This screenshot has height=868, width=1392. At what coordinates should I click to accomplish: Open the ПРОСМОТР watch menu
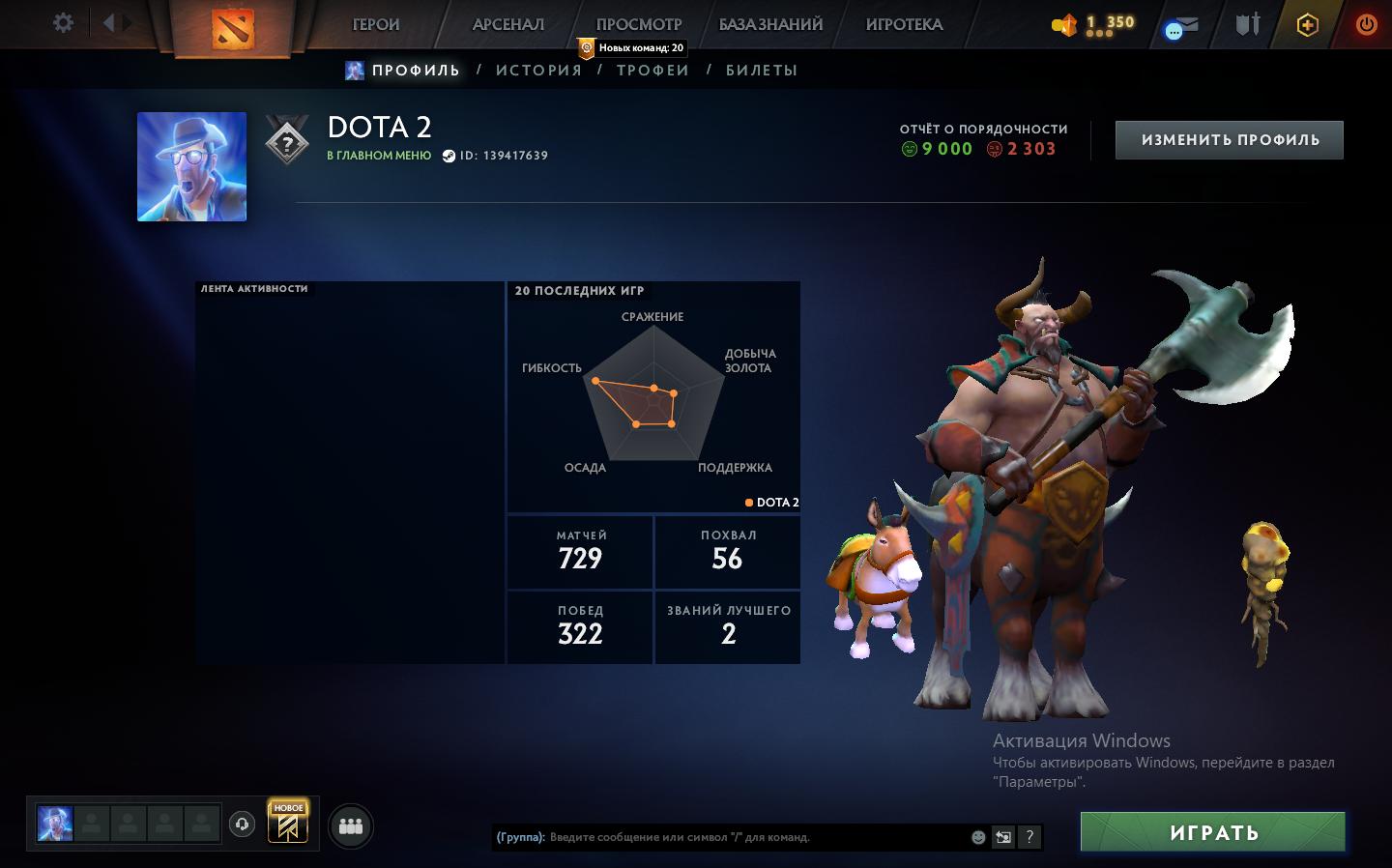[x=639, y=25]
